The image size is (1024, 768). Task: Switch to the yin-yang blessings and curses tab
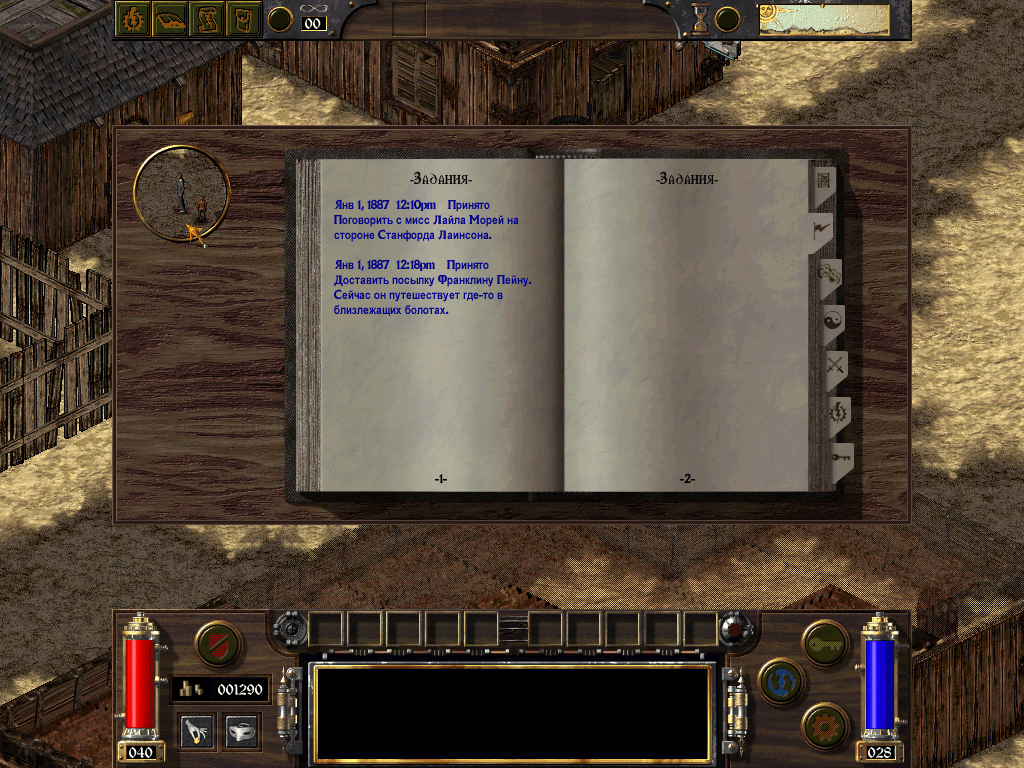coord(832,321)
